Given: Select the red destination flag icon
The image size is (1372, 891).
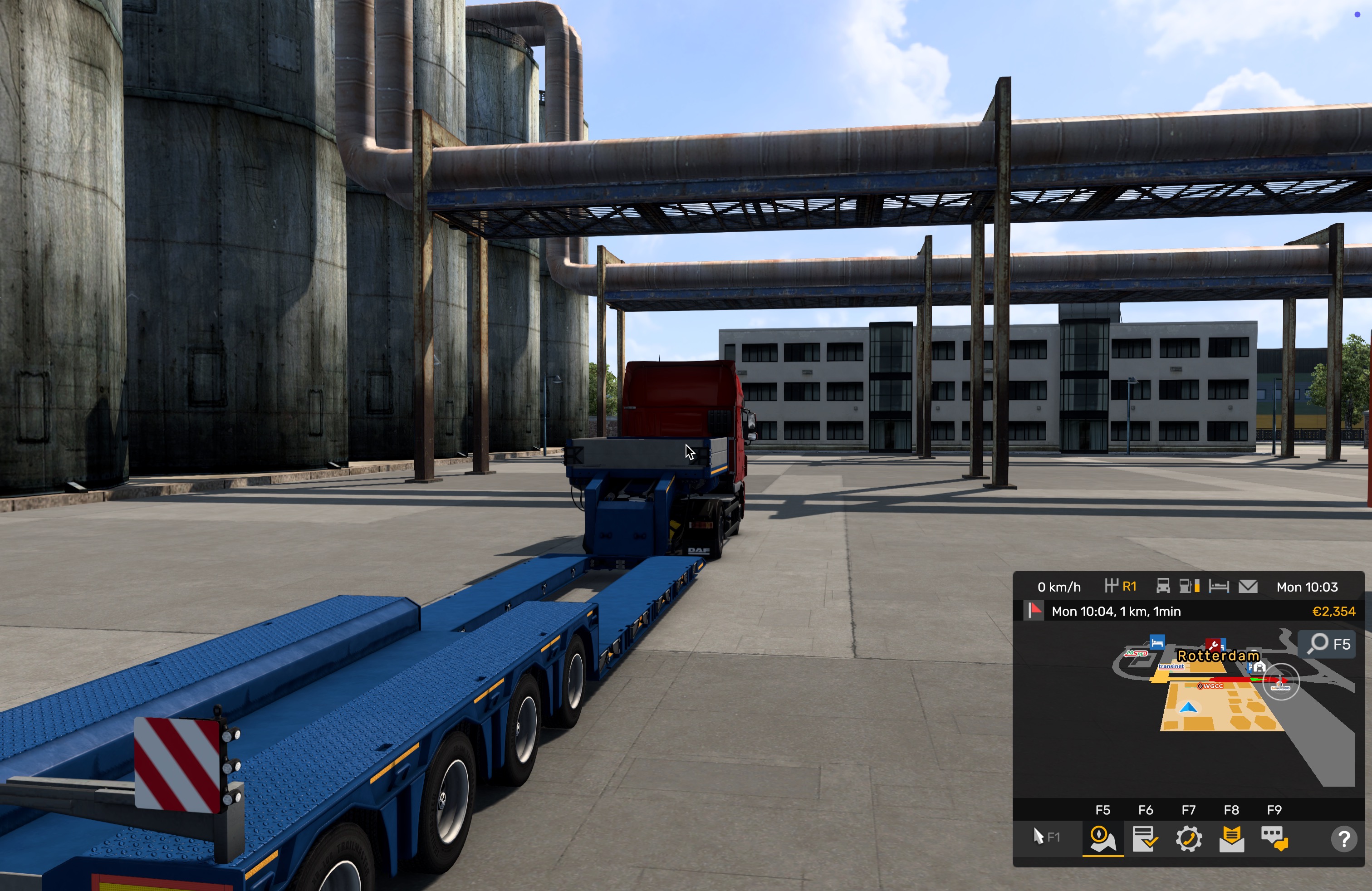Looking at the screenshot, I should click(1035, 611).
